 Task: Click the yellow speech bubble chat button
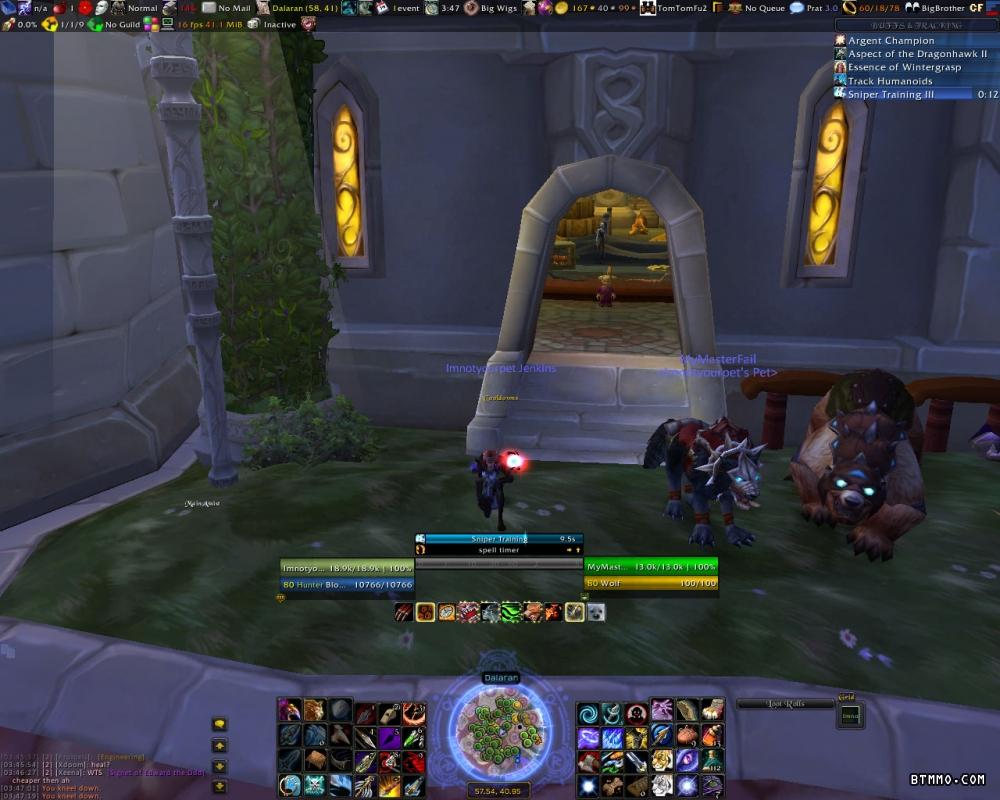click(219, 725)
